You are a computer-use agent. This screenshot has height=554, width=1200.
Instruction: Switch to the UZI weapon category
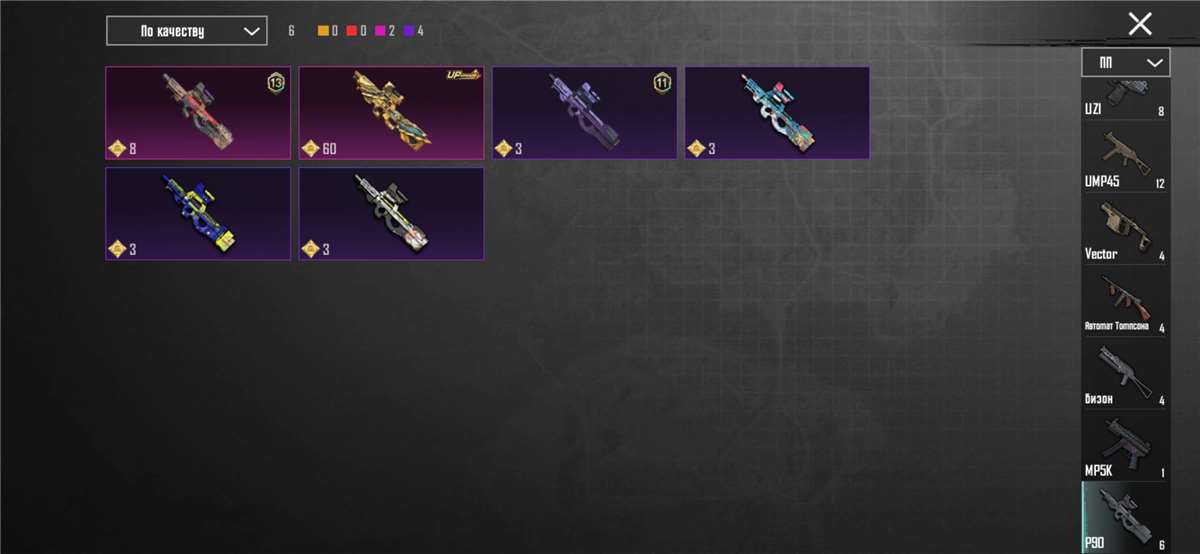click(1125, 98)
